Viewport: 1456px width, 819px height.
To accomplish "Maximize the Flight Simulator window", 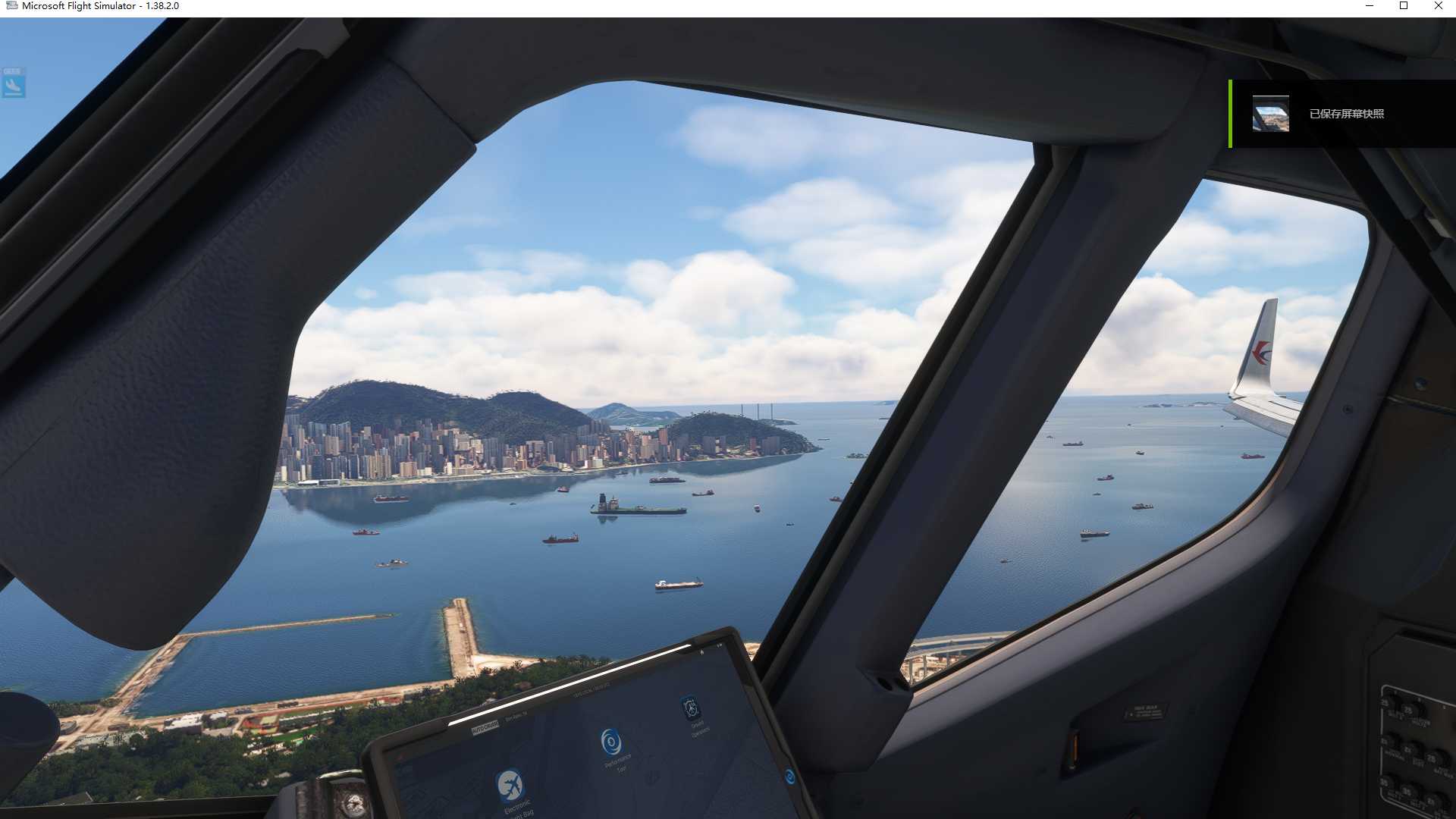I will pyautogui.click(x=1404, y=6).
